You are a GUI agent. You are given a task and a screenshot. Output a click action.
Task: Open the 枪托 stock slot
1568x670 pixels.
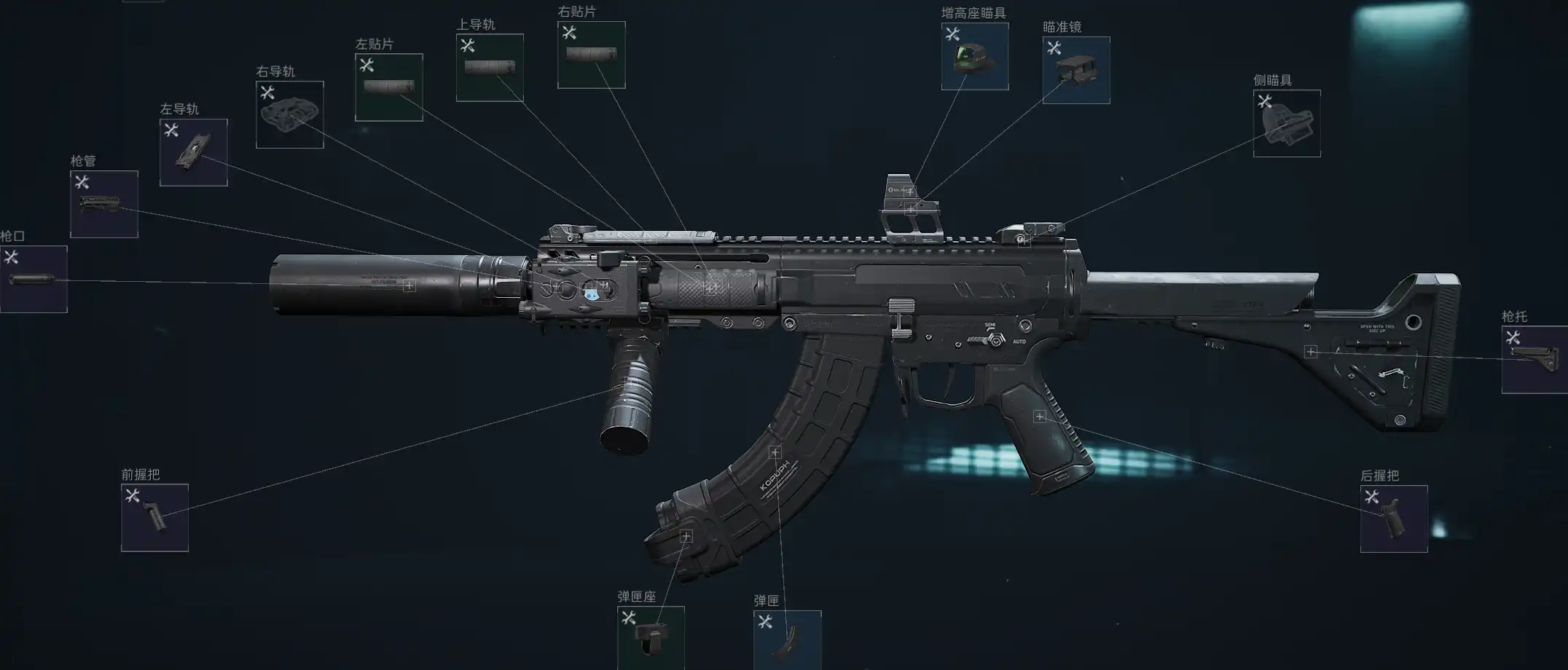[x=1534, y=360]
